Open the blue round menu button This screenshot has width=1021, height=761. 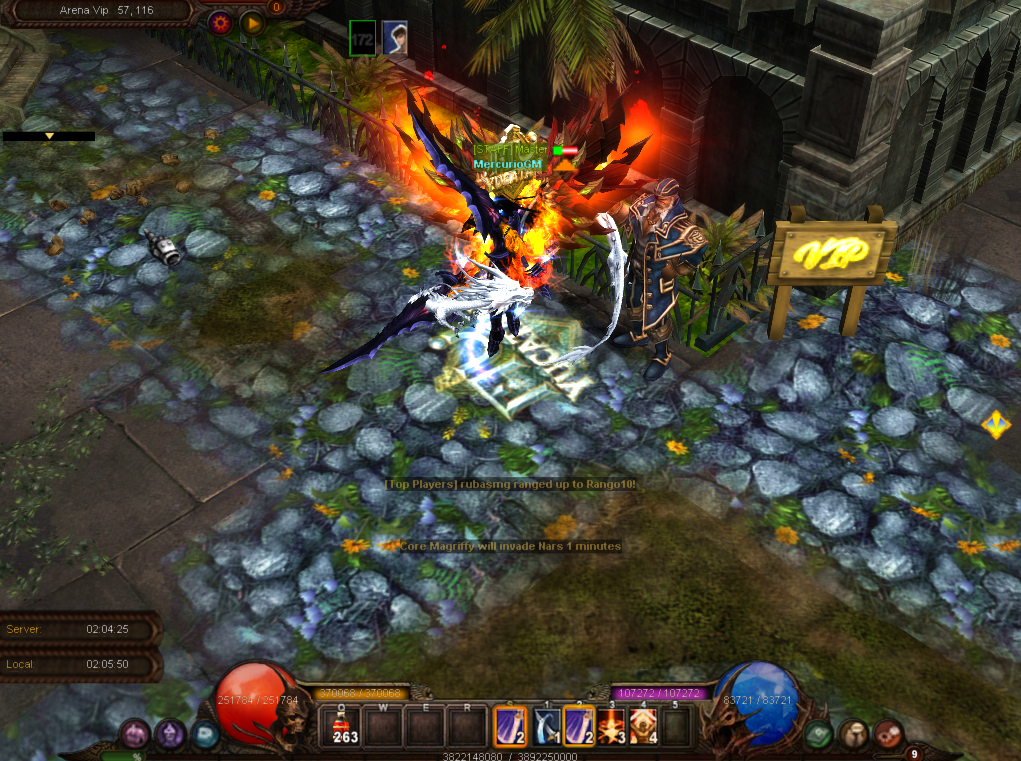[205, 735]
